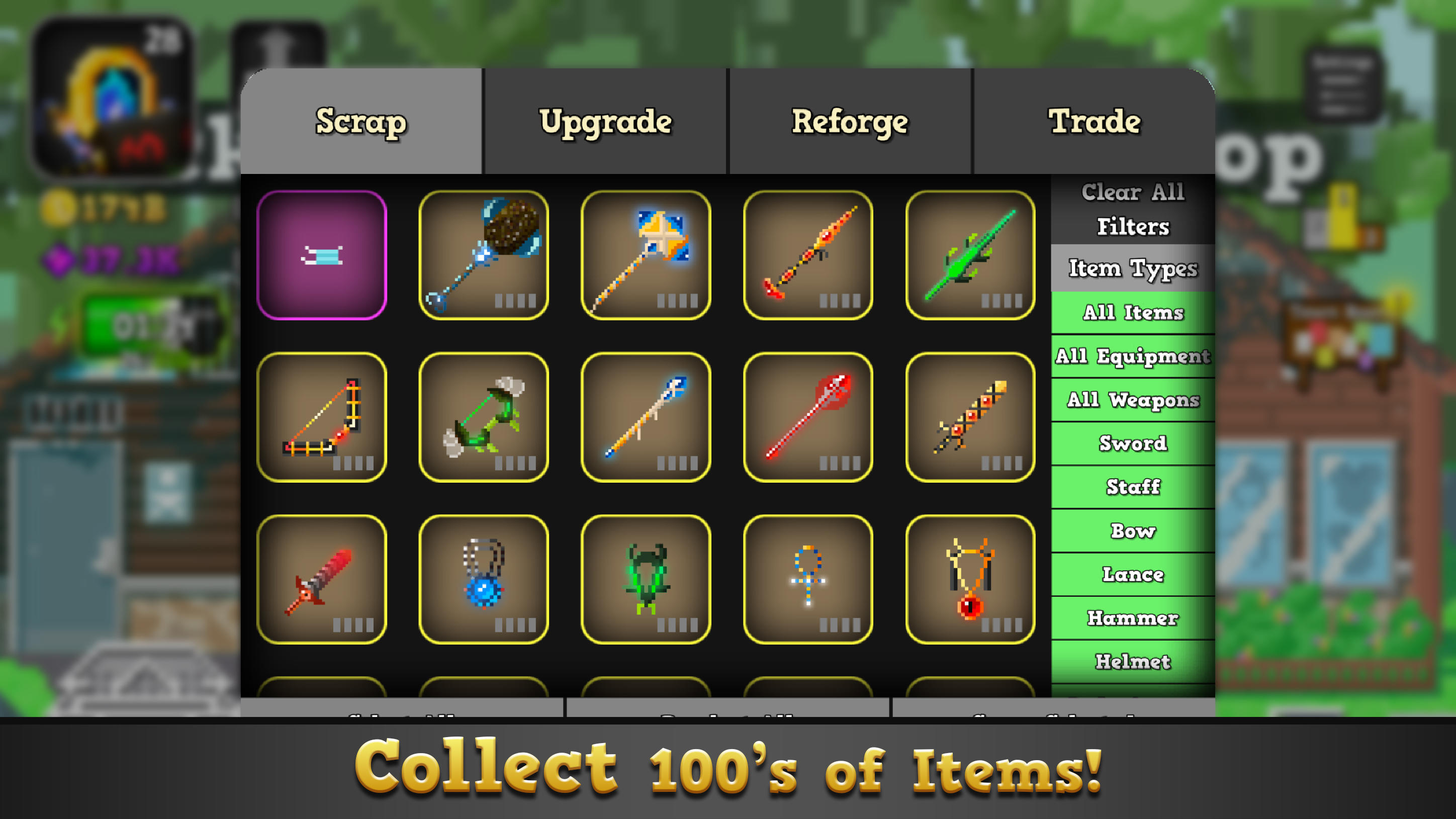Open the Reforge tab

(850, 122)
